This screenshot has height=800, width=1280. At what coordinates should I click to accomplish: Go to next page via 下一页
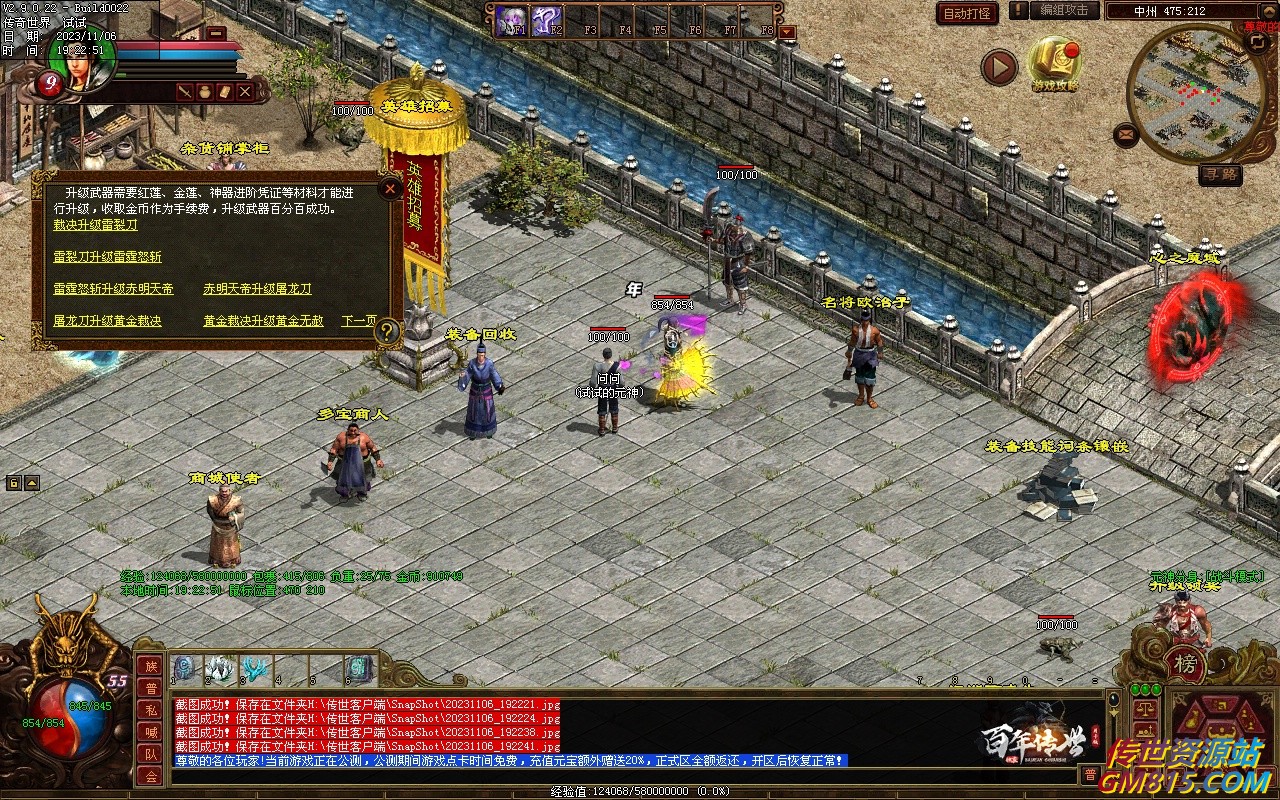[x=359, y=321]
